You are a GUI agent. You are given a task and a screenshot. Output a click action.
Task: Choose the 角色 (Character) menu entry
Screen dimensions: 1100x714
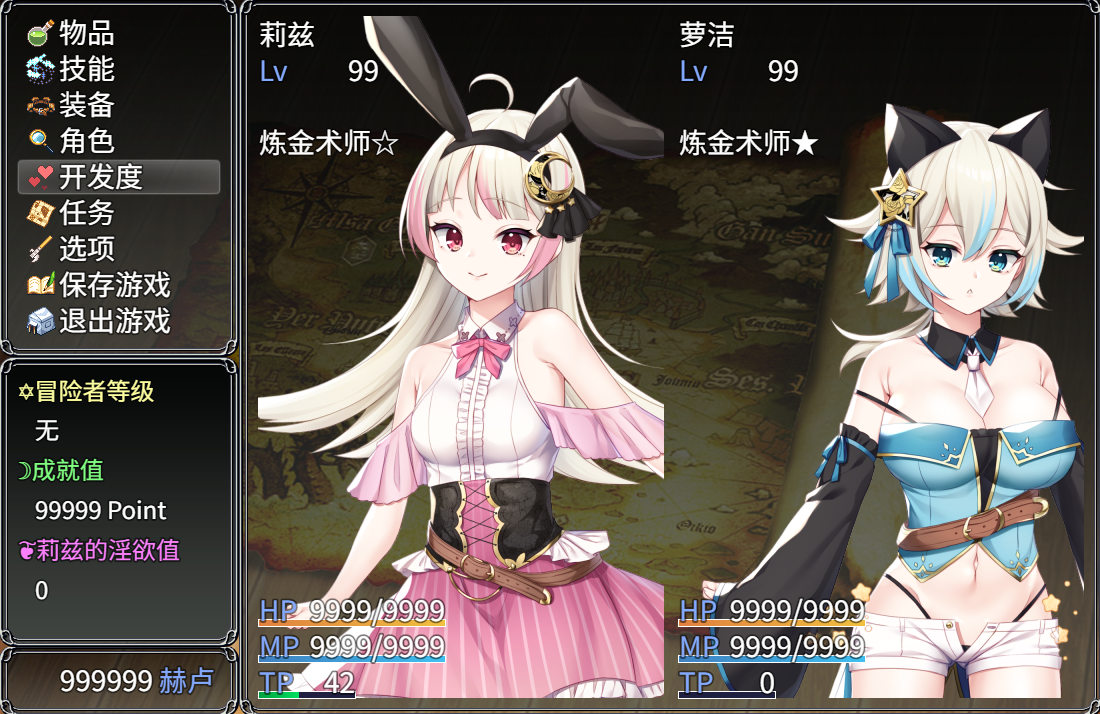click(x=86, y=141)
